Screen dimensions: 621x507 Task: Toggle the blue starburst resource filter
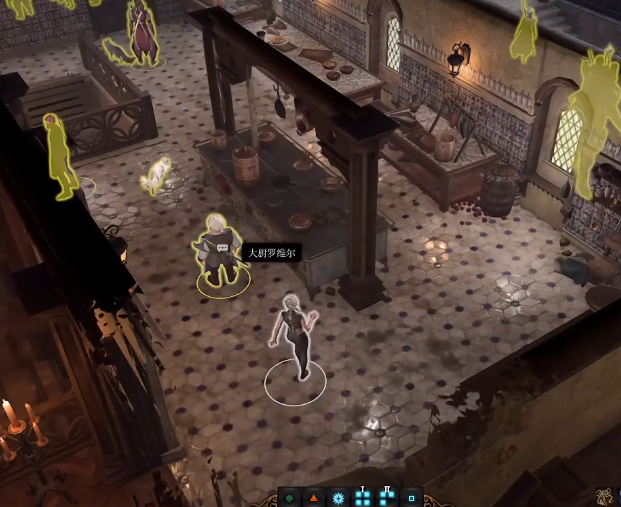[x=338, y=497]
